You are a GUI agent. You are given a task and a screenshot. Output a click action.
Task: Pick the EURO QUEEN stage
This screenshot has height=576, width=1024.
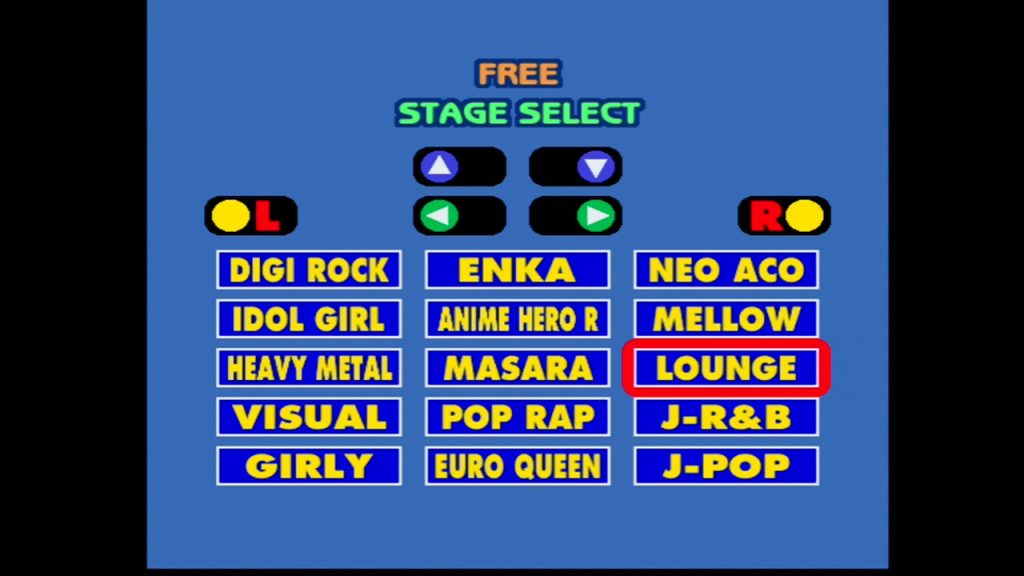pyautogui.click(x=517, y=466)
